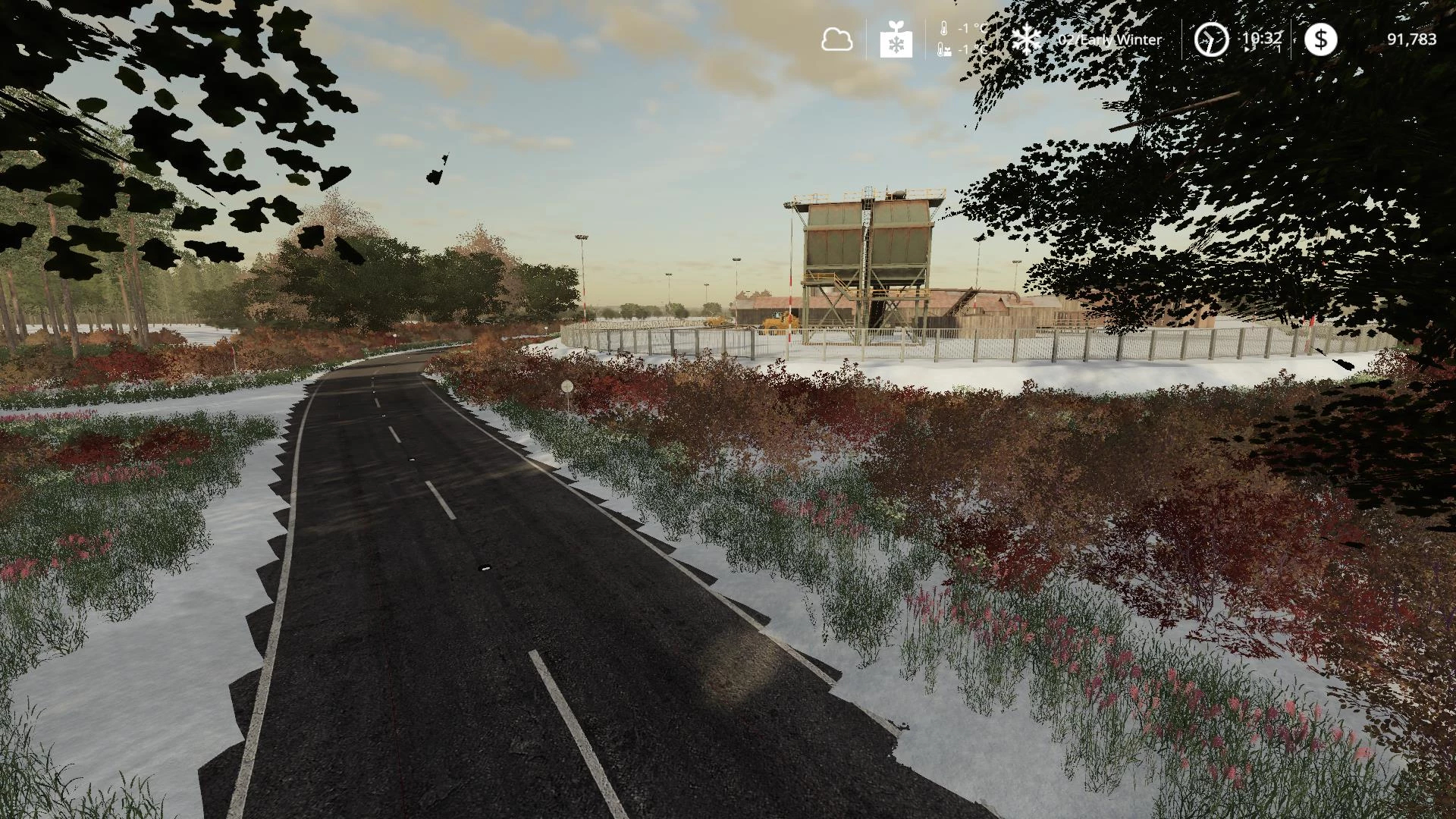
Task: Click the Early Winter snowflake icon
Action: tap(1027, 39)
